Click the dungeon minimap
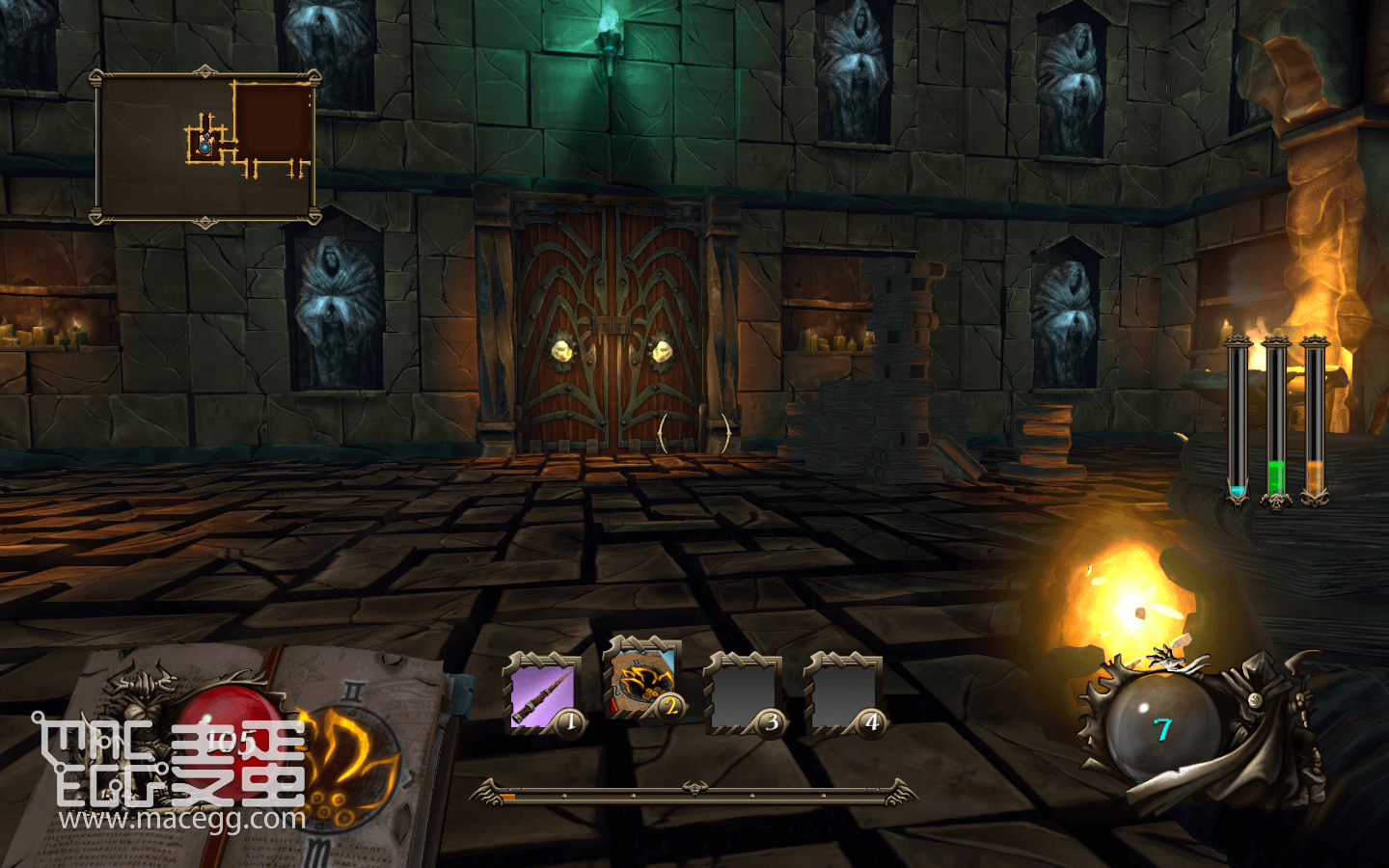1389x868 pixels. coord(205,148)
